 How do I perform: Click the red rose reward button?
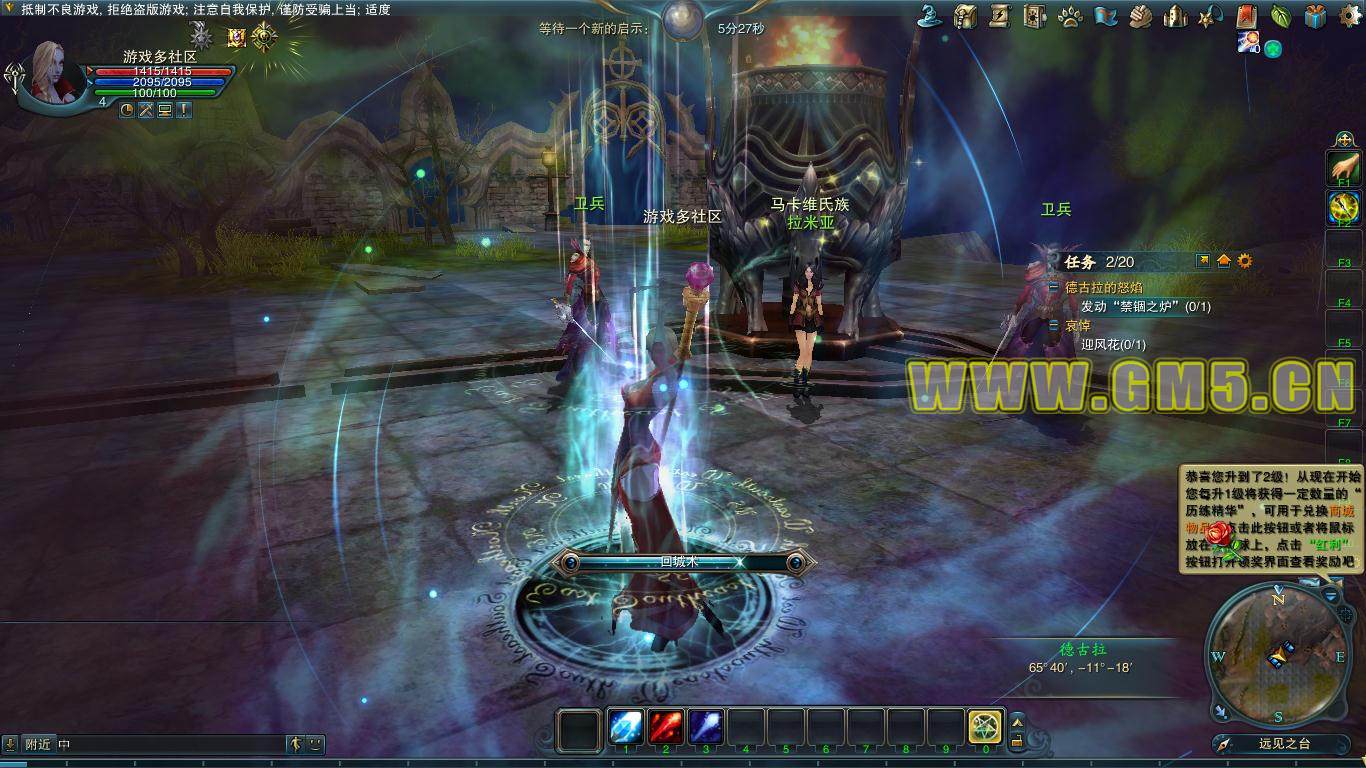click(x=1217, y=535)
